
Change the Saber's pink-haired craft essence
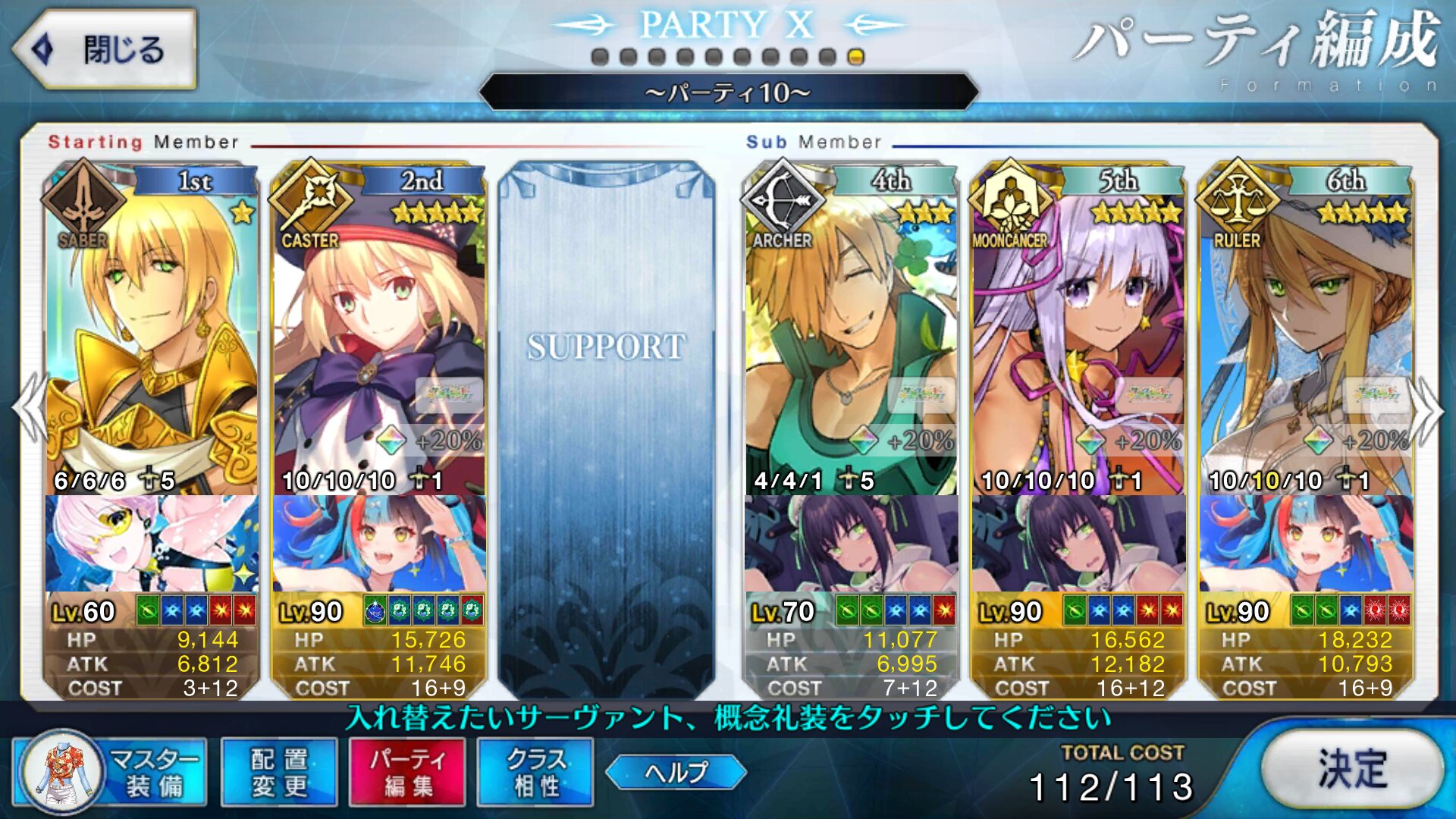151,543
